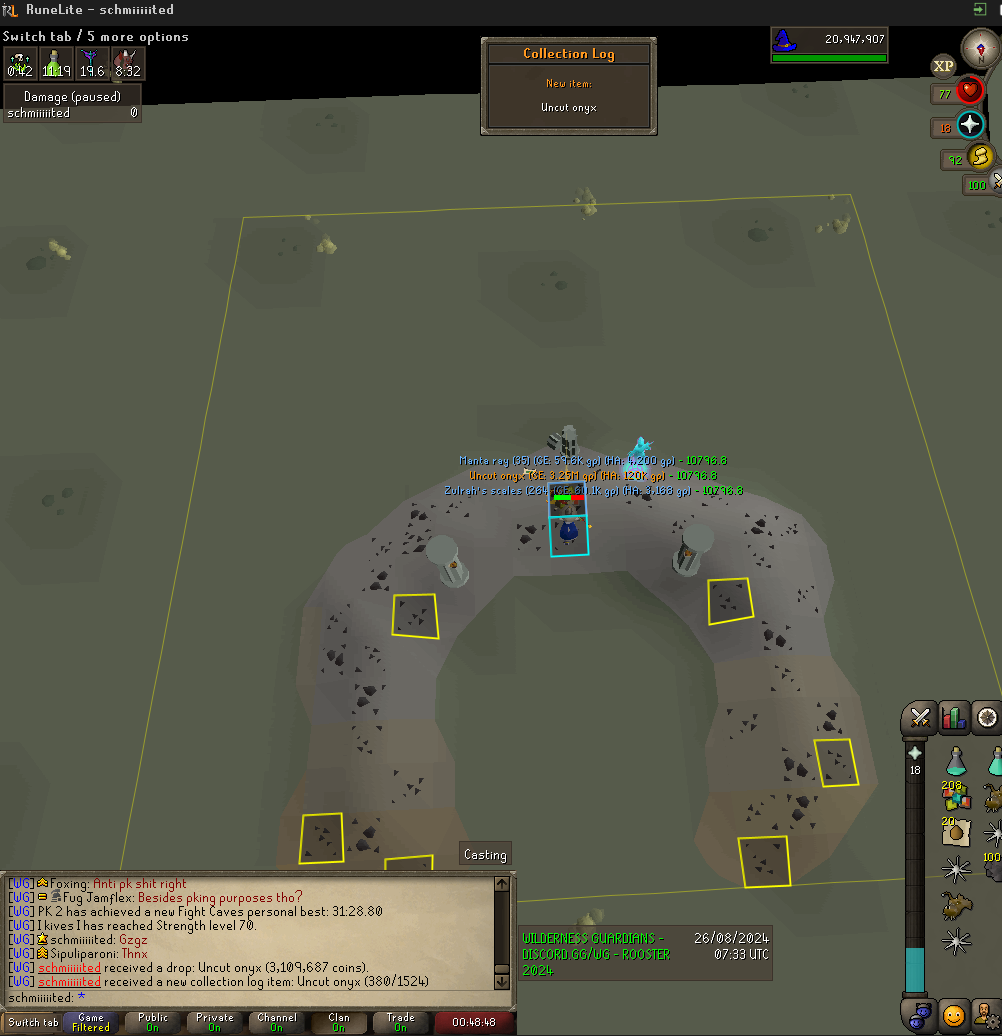Switch to the Game chat filter tab
This screenshot has height=1036, width=1002.
(x=91, y=1022)
